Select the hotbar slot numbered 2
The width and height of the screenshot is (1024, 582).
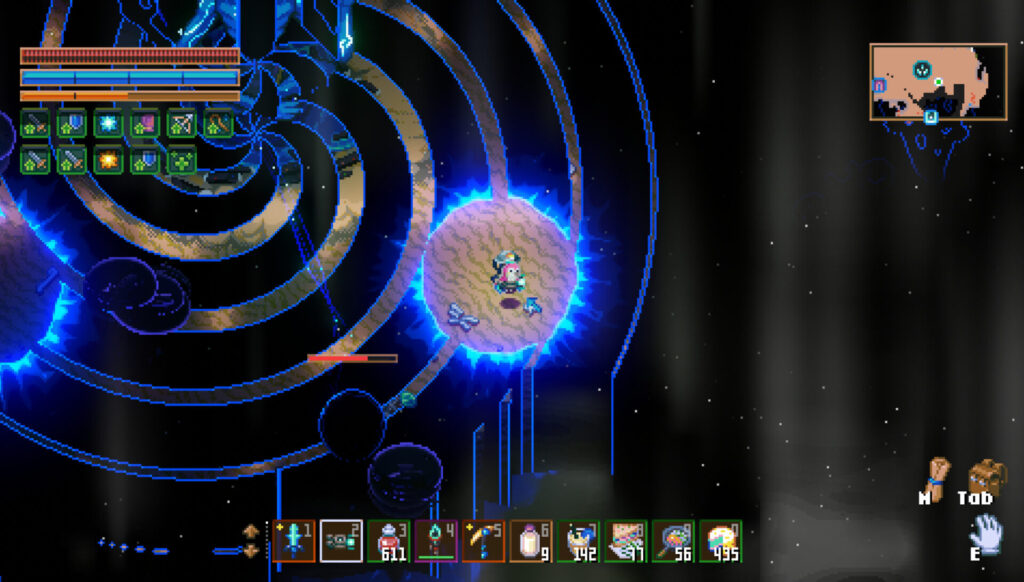[341, 542]
